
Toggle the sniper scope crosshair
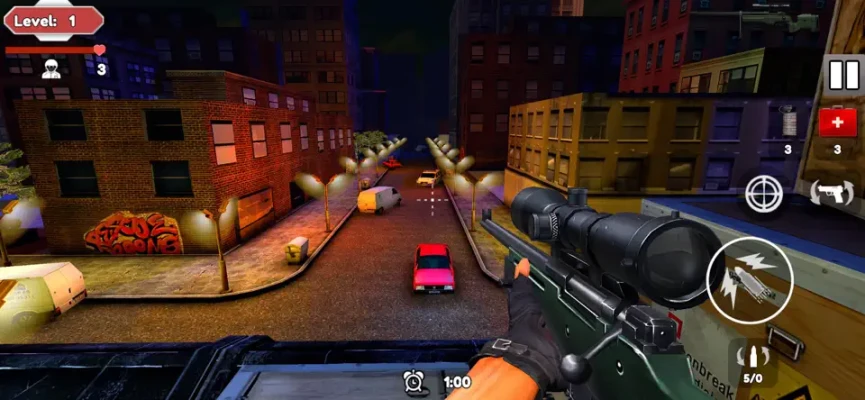(x=765, y=193)
